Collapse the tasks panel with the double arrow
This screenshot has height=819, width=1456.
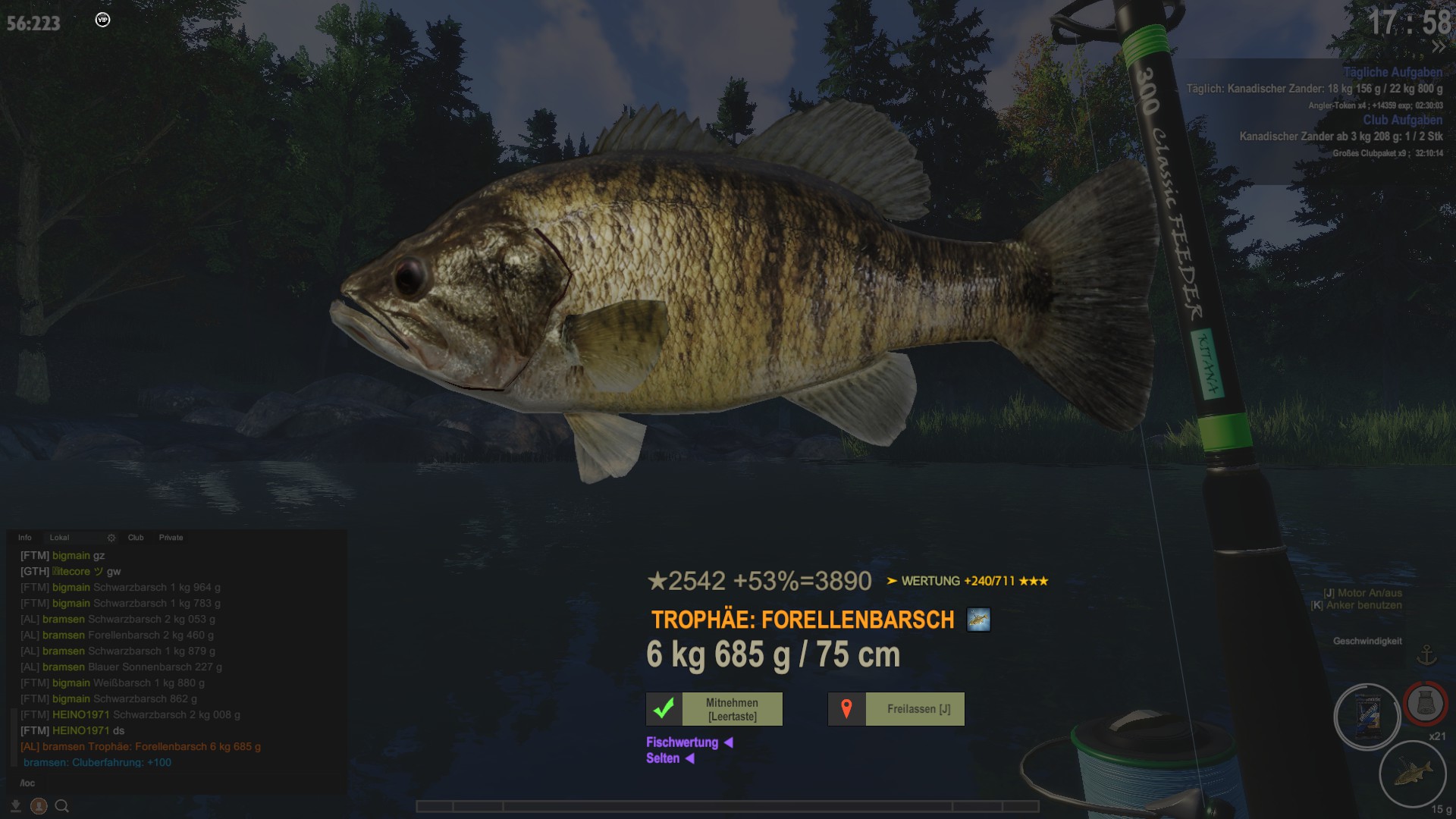[x=1438, y=47]
